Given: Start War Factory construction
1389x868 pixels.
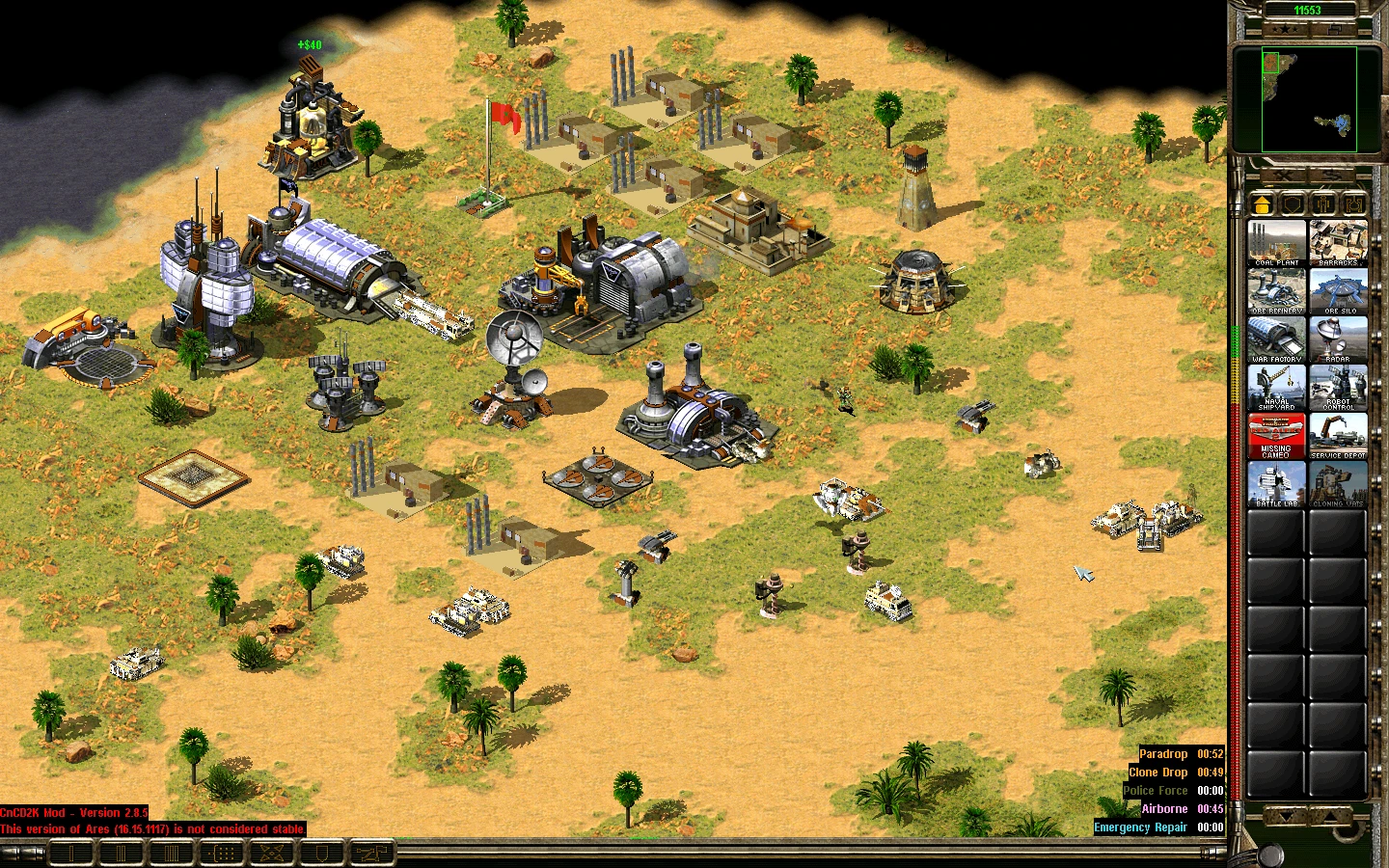Looking at the screenshot, I should 1276,339.
